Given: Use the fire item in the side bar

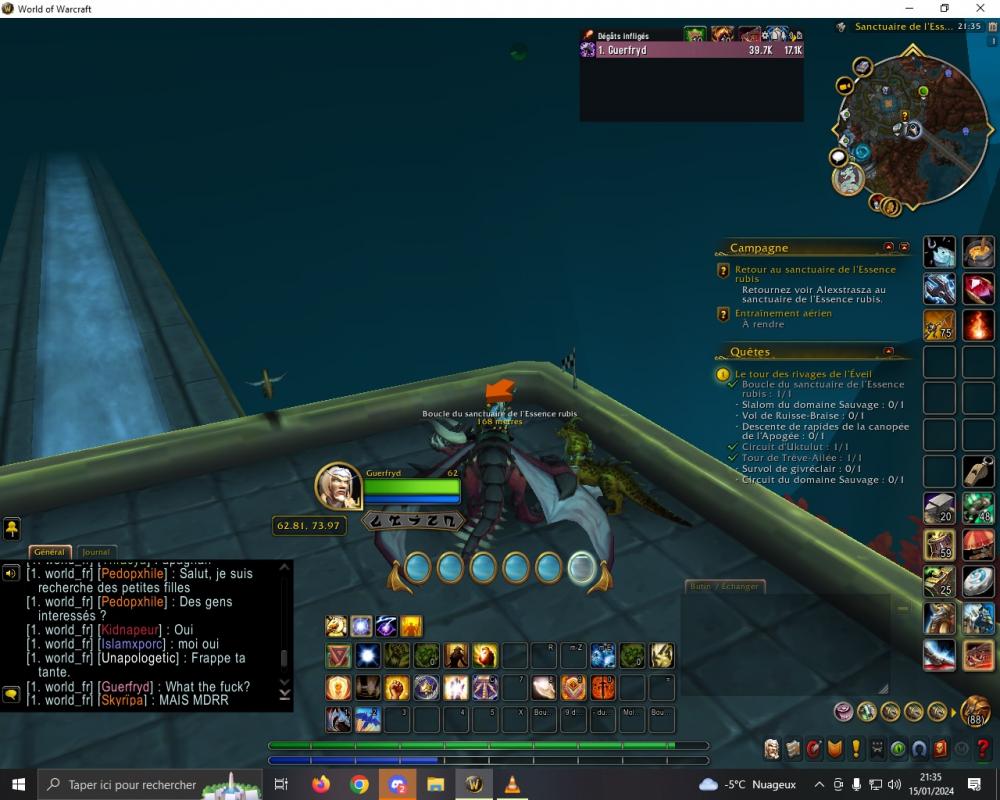Looking at the screenshot, I should (x=978, y=325).
